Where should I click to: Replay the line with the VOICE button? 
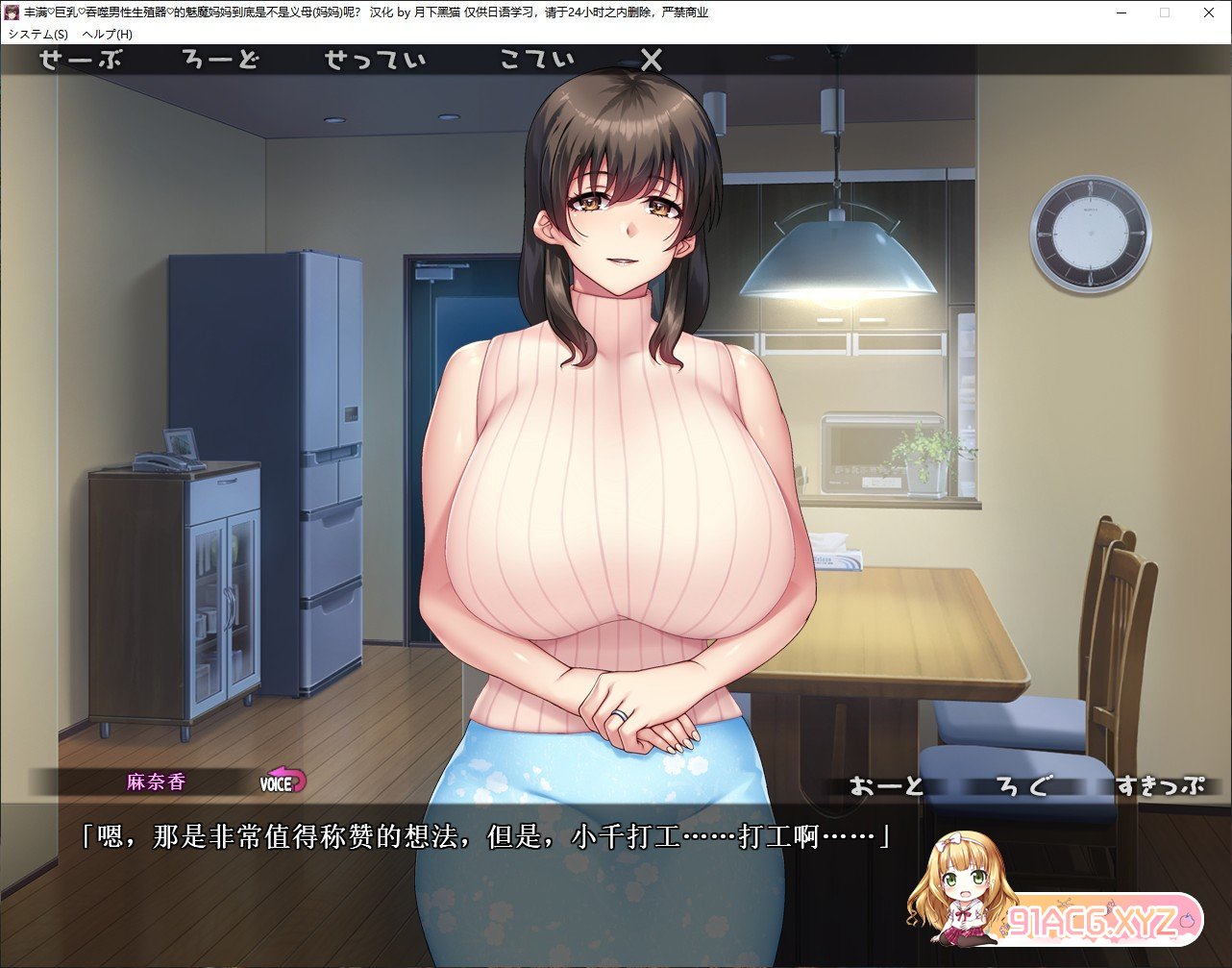282,782
